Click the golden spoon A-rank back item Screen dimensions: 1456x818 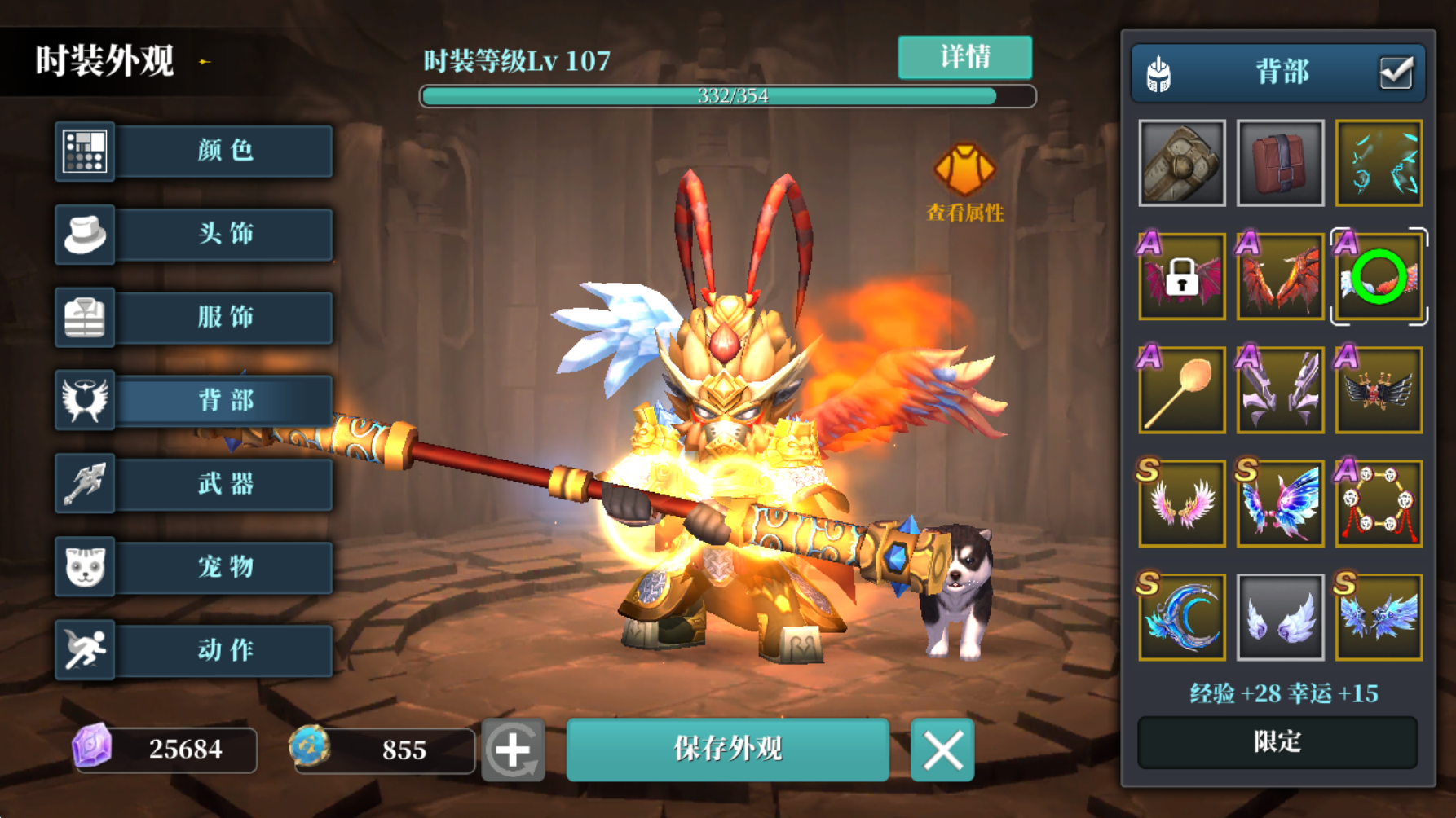(1181, 389)
